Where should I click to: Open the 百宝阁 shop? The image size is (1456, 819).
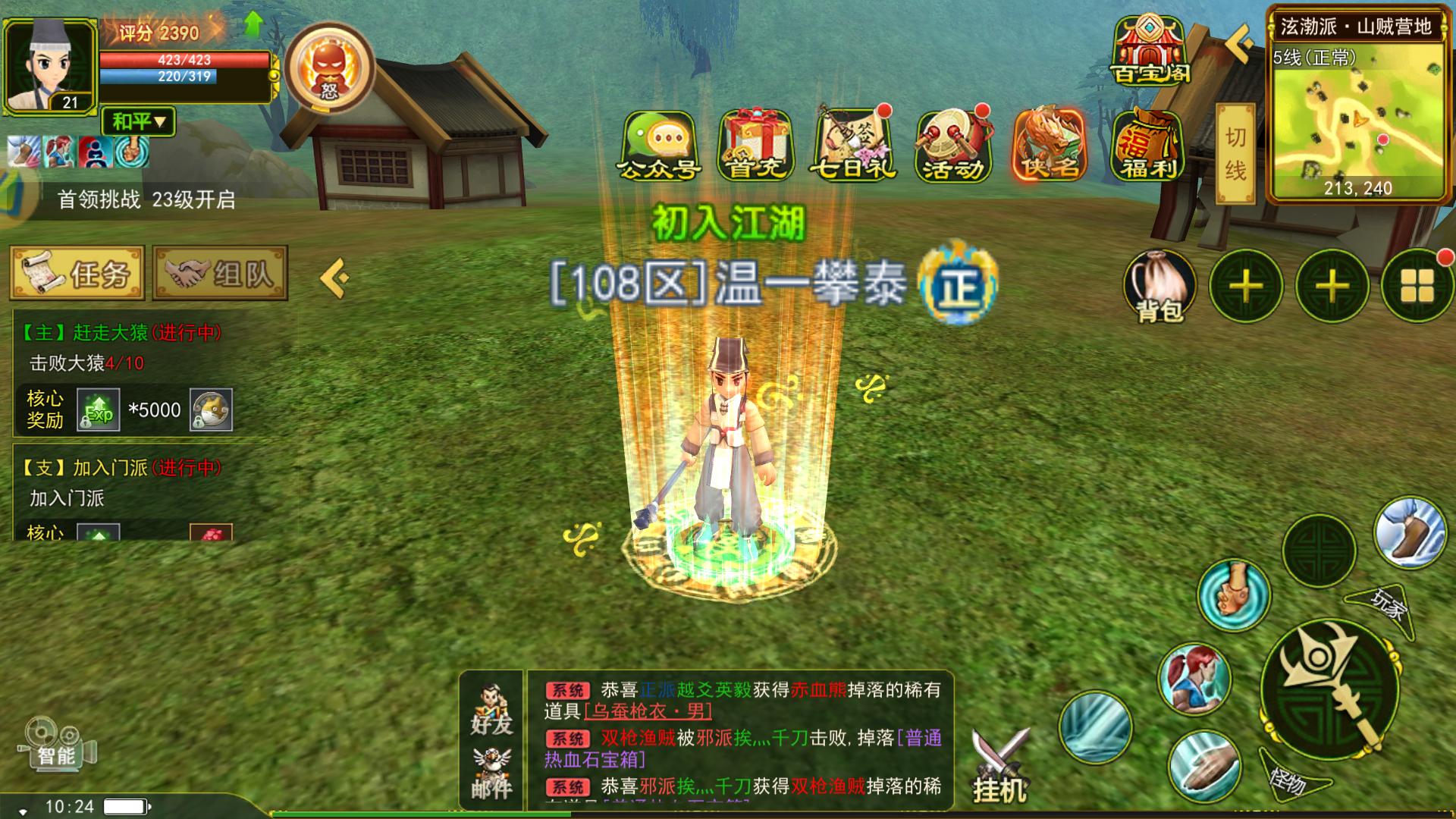pos(1150,50)
